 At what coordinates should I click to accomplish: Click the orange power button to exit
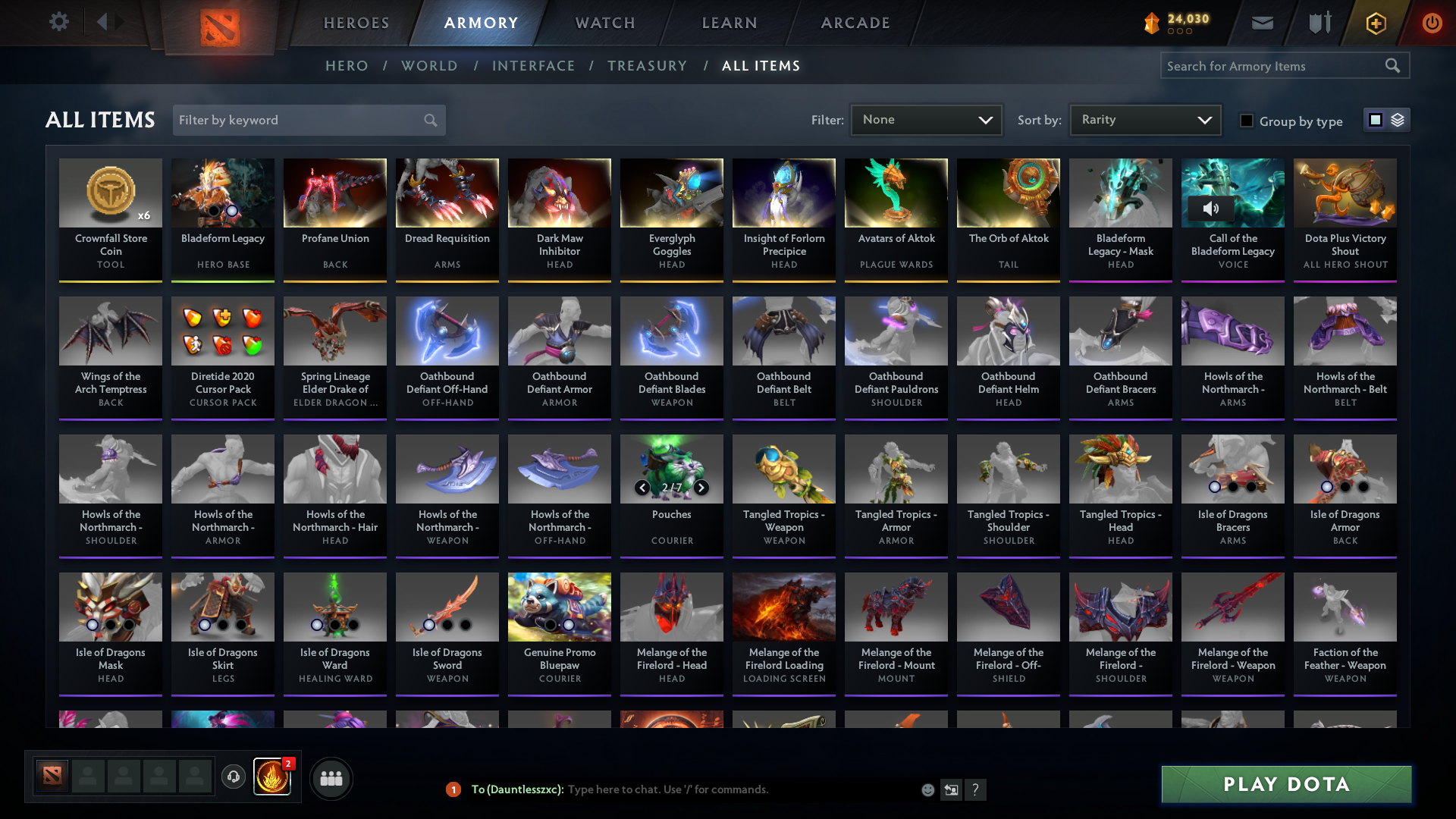(1432, 23)
